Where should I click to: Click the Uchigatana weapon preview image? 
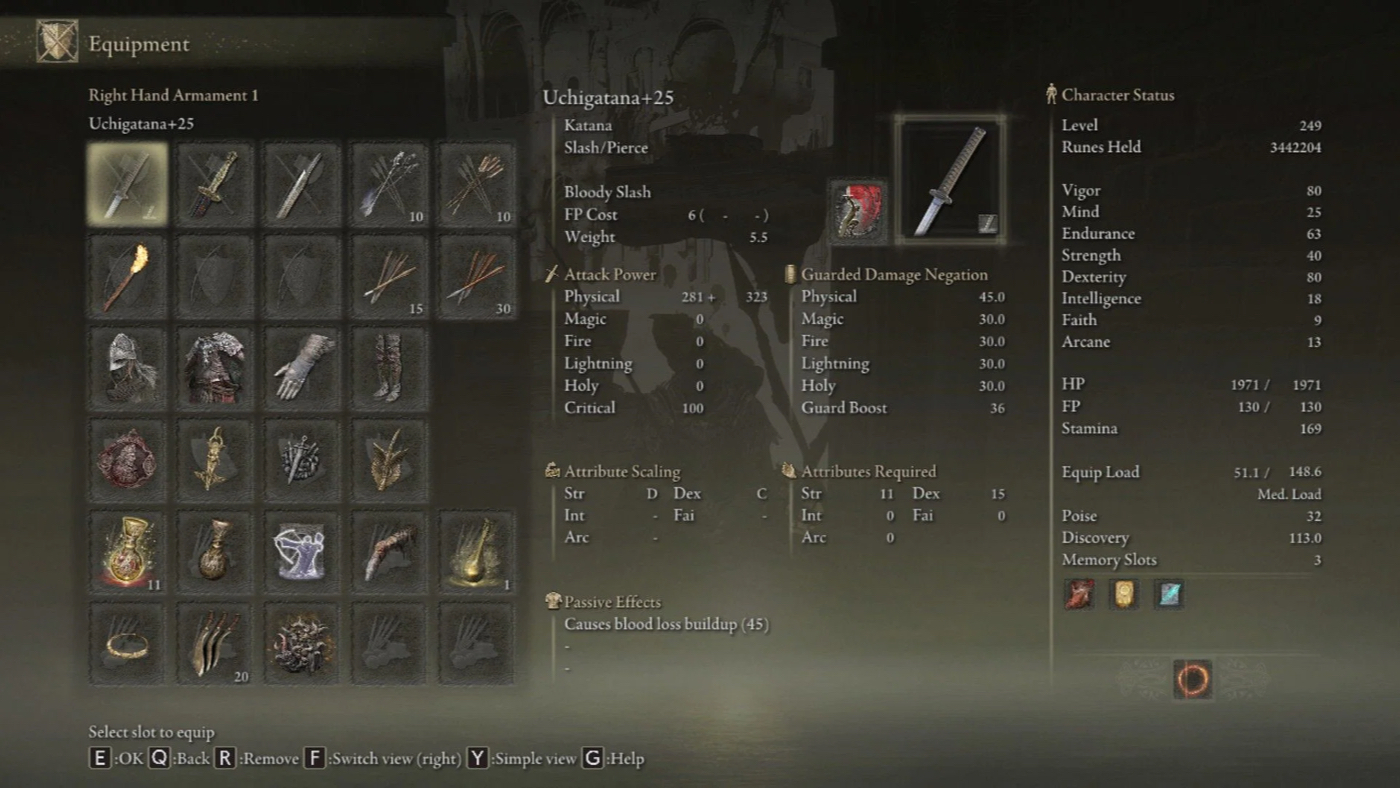click(949, 181)
